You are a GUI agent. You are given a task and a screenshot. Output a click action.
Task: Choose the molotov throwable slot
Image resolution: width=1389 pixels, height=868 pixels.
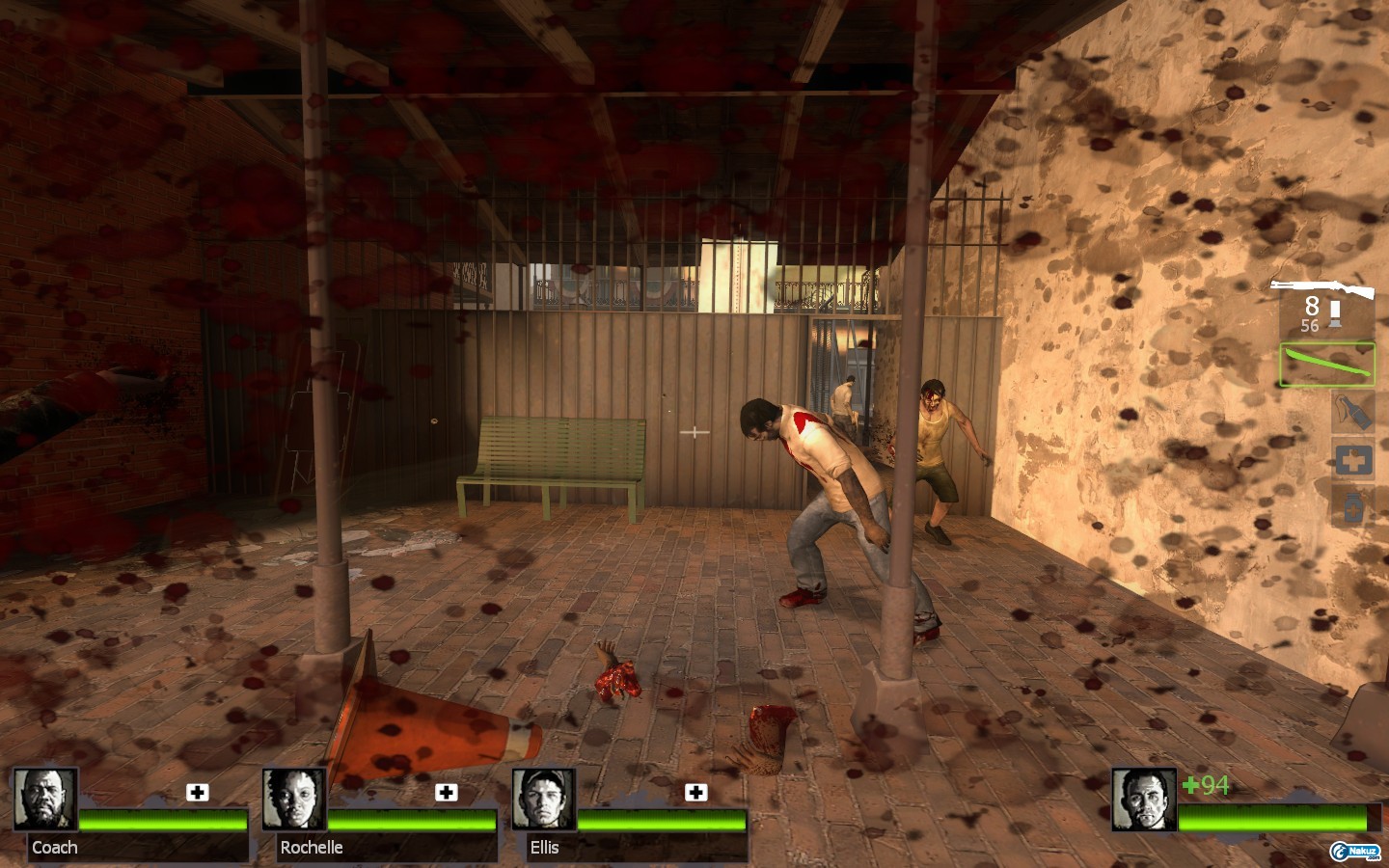pyautogui.click(x=1352, y=412)
